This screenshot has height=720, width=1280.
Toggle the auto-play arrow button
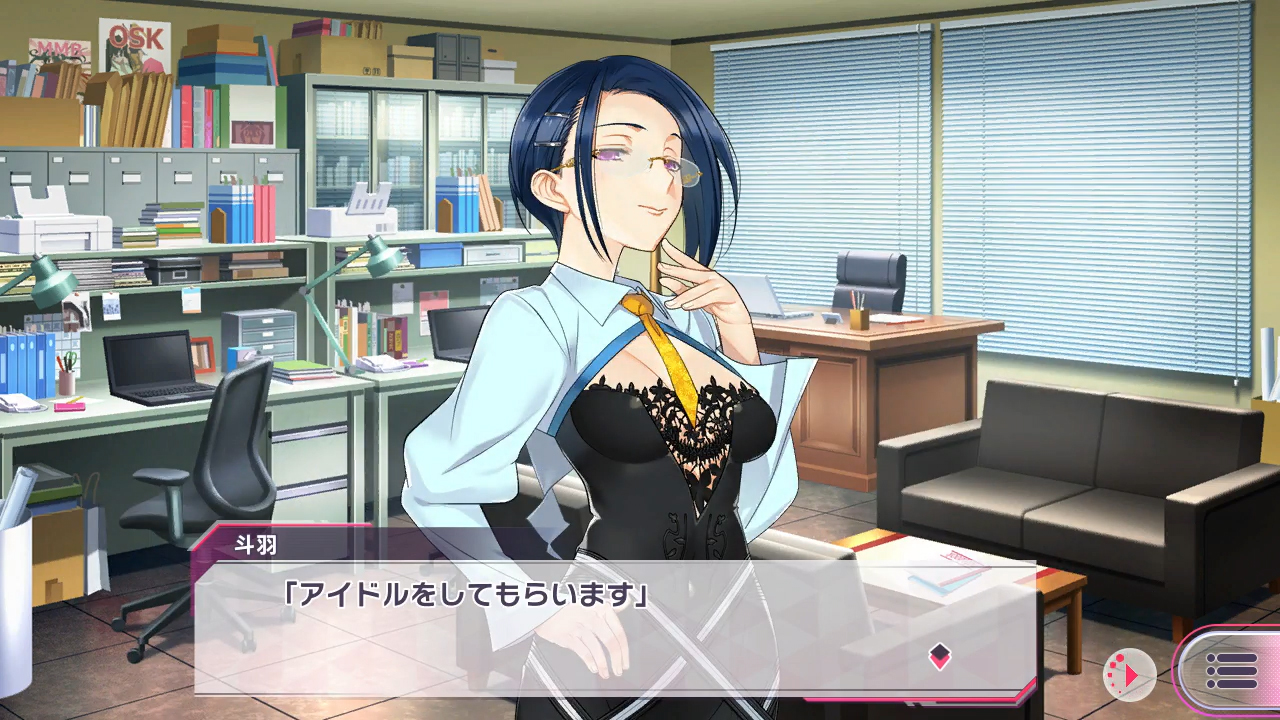(1129, 675)
